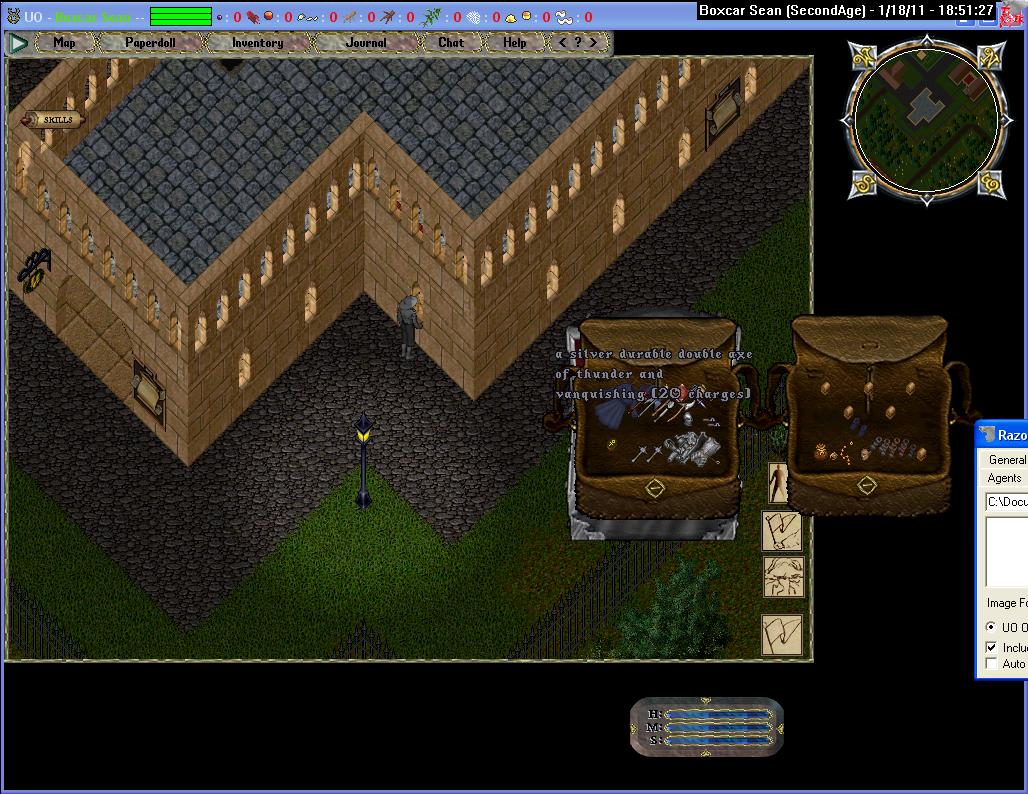Click the green arrow menu bar toggle
Viewport: 1028px width, 794px height.
coord(18,43)
